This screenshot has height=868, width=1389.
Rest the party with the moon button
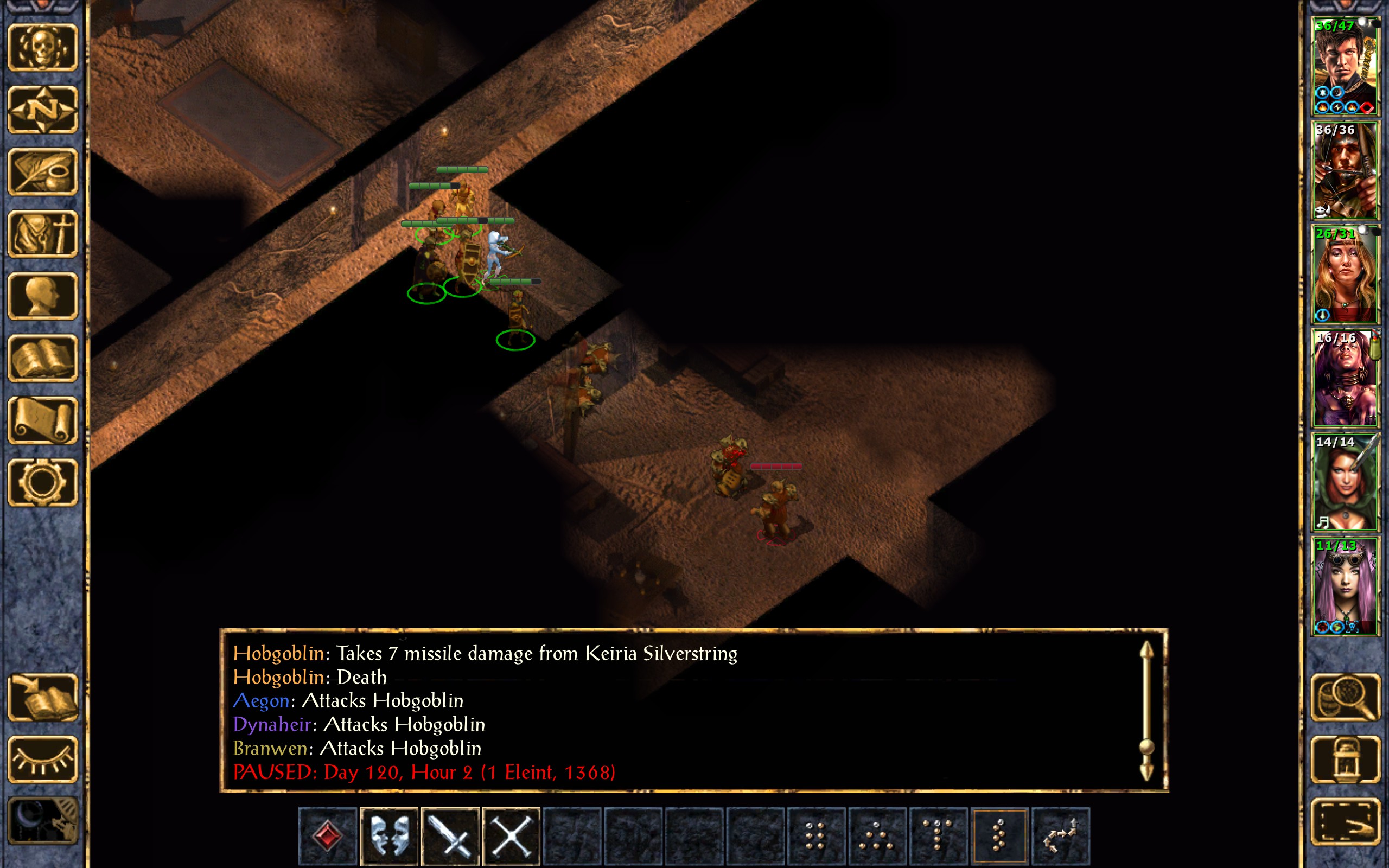point(42,821)
